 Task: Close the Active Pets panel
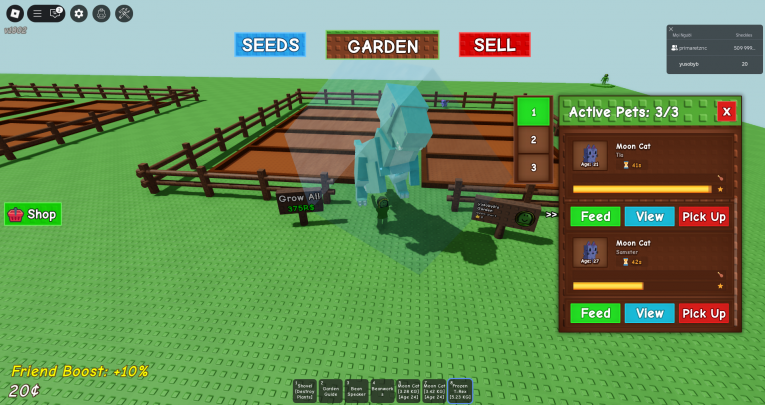(x=727, y=111)
